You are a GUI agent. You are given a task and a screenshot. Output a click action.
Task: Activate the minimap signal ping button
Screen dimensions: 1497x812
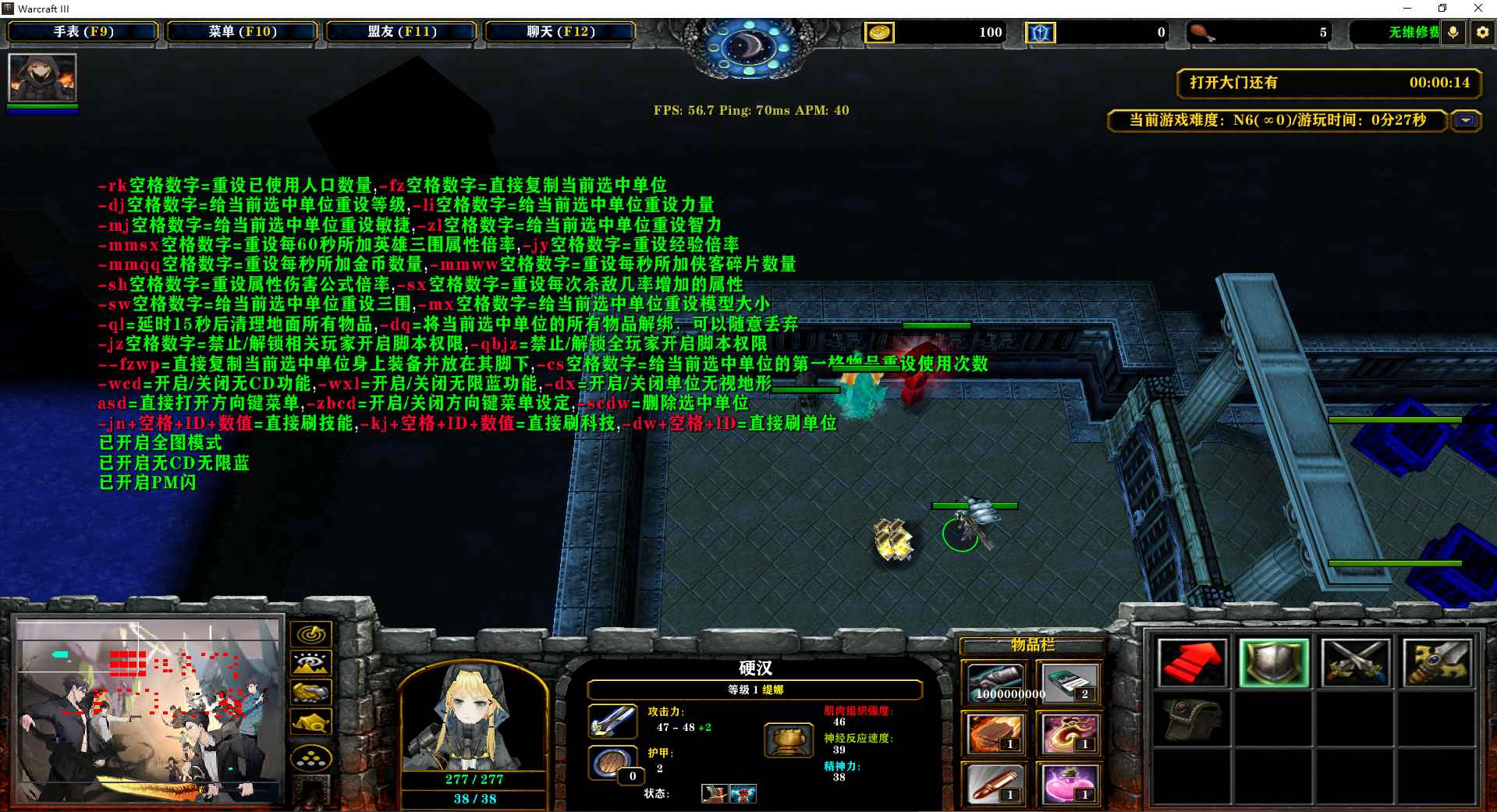[311, 634]
